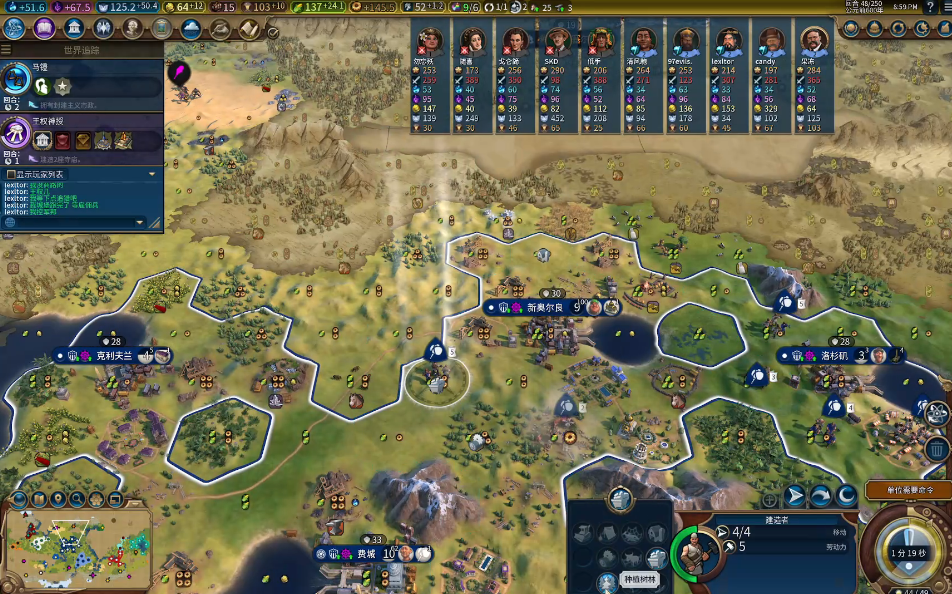952x594 pixels.
Task: Click the move-to unit action arrow
Action: 795,495
